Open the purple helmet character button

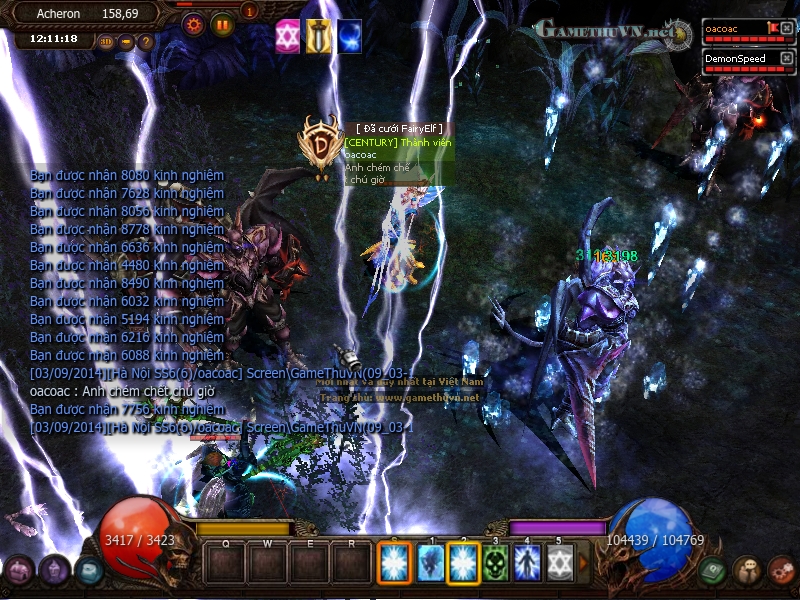click(55, 570)
